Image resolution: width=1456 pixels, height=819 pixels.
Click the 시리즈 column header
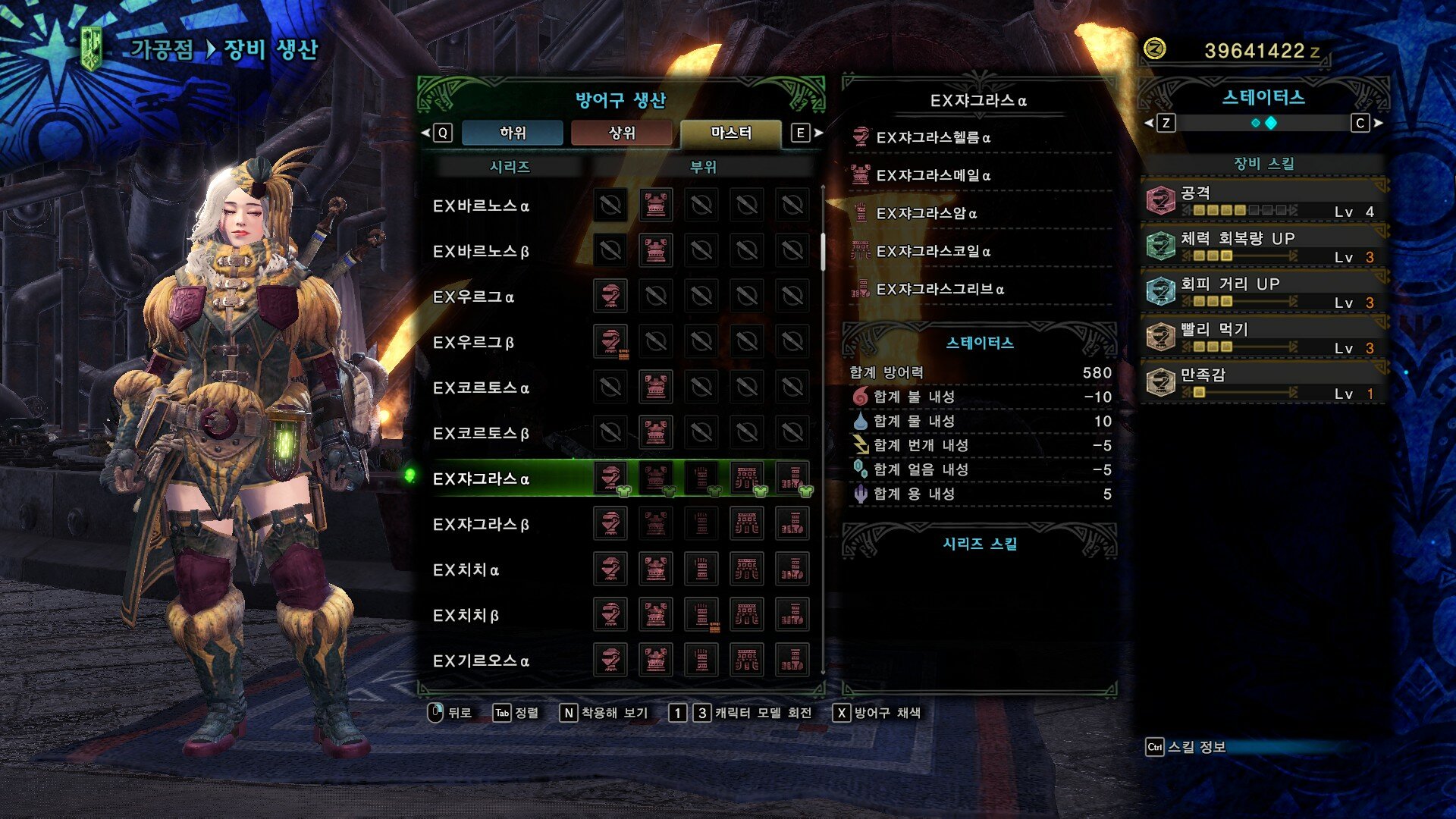click(510, 167)
